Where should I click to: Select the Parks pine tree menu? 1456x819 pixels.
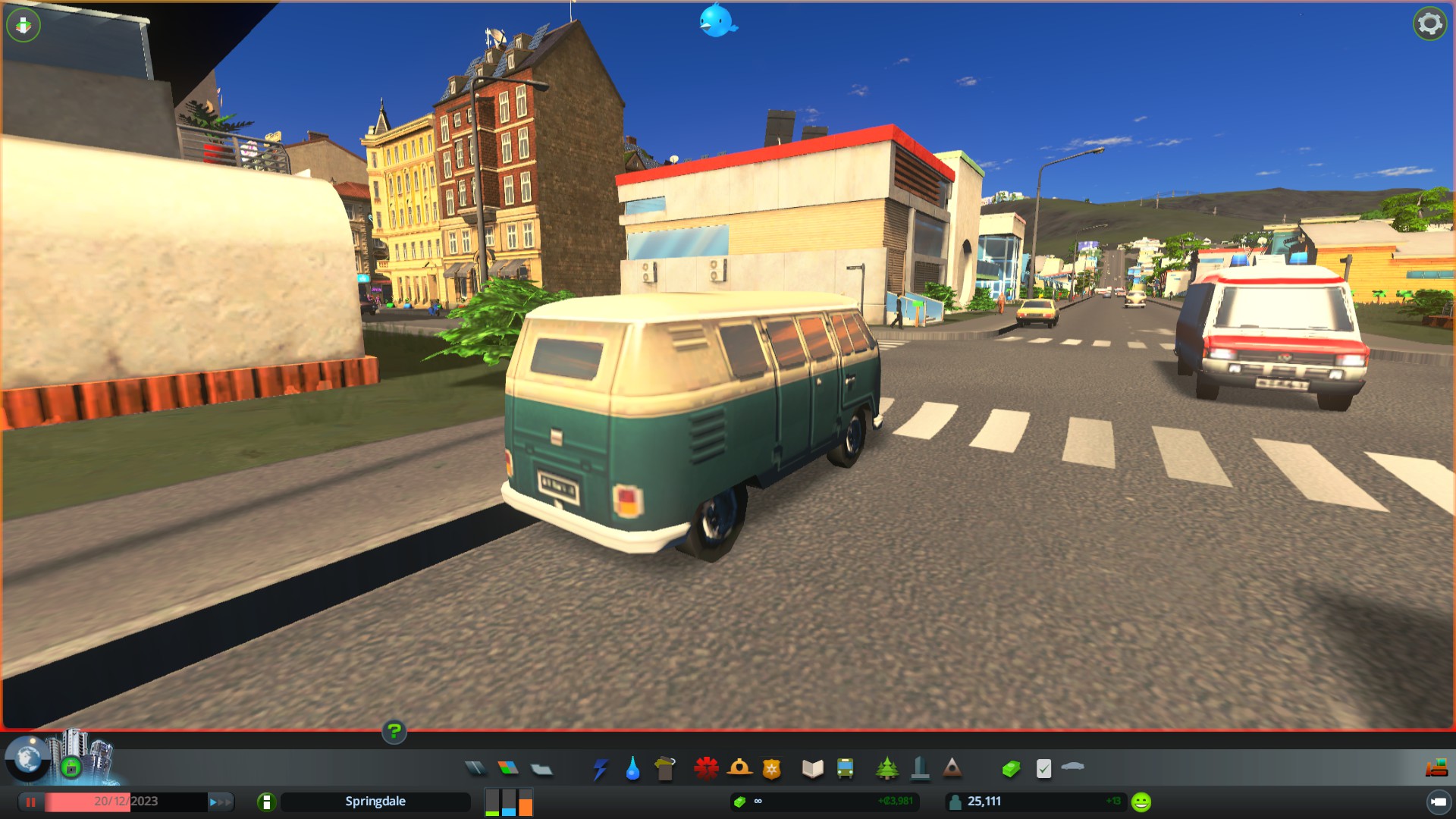886,768
